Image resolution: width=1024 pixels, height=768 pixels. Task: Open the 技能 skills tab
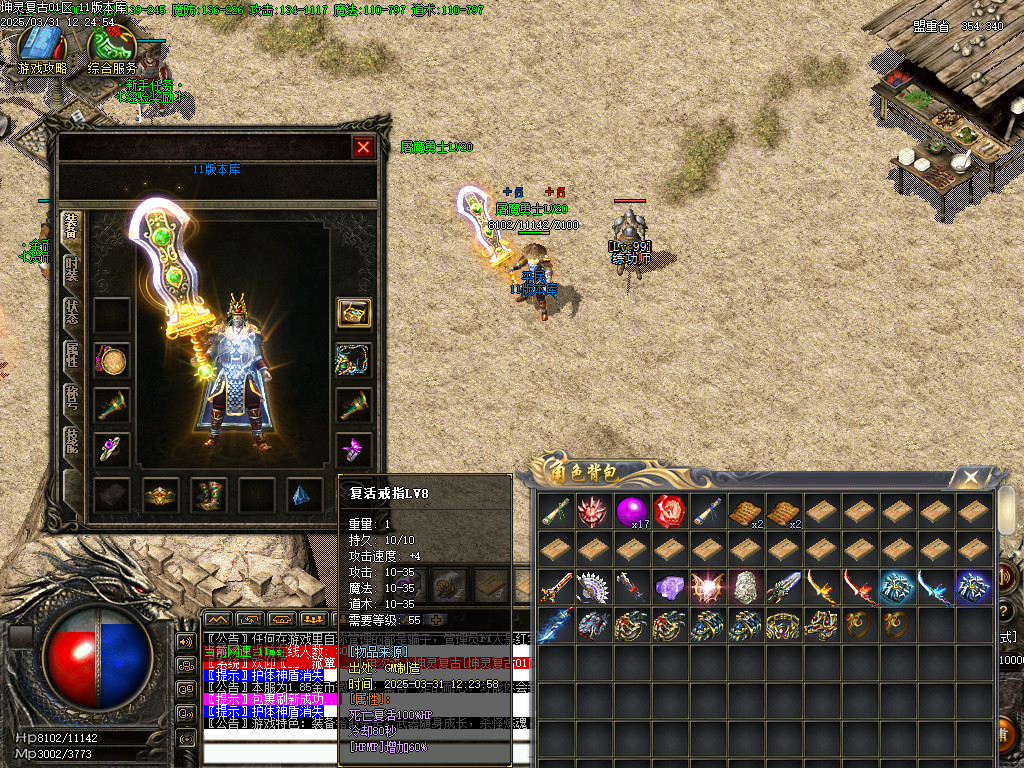72,438
